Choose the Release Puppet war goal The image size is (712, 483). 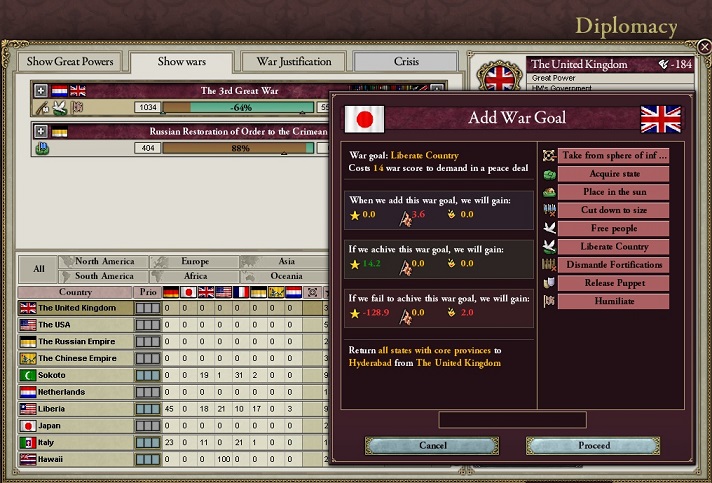pyautogui.click(x=613, y=282)
